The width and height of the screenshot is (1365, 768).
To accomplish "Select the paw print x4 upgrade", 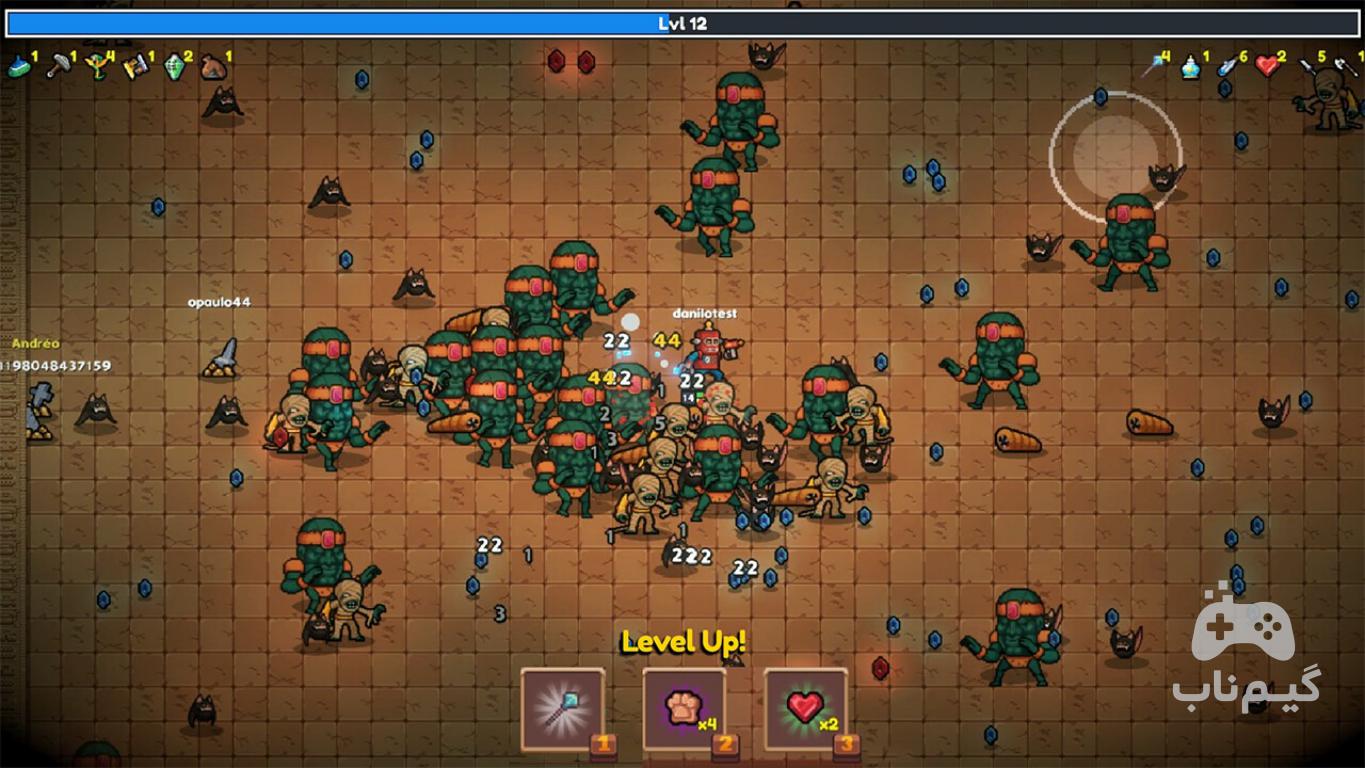I will coord(684,709).
